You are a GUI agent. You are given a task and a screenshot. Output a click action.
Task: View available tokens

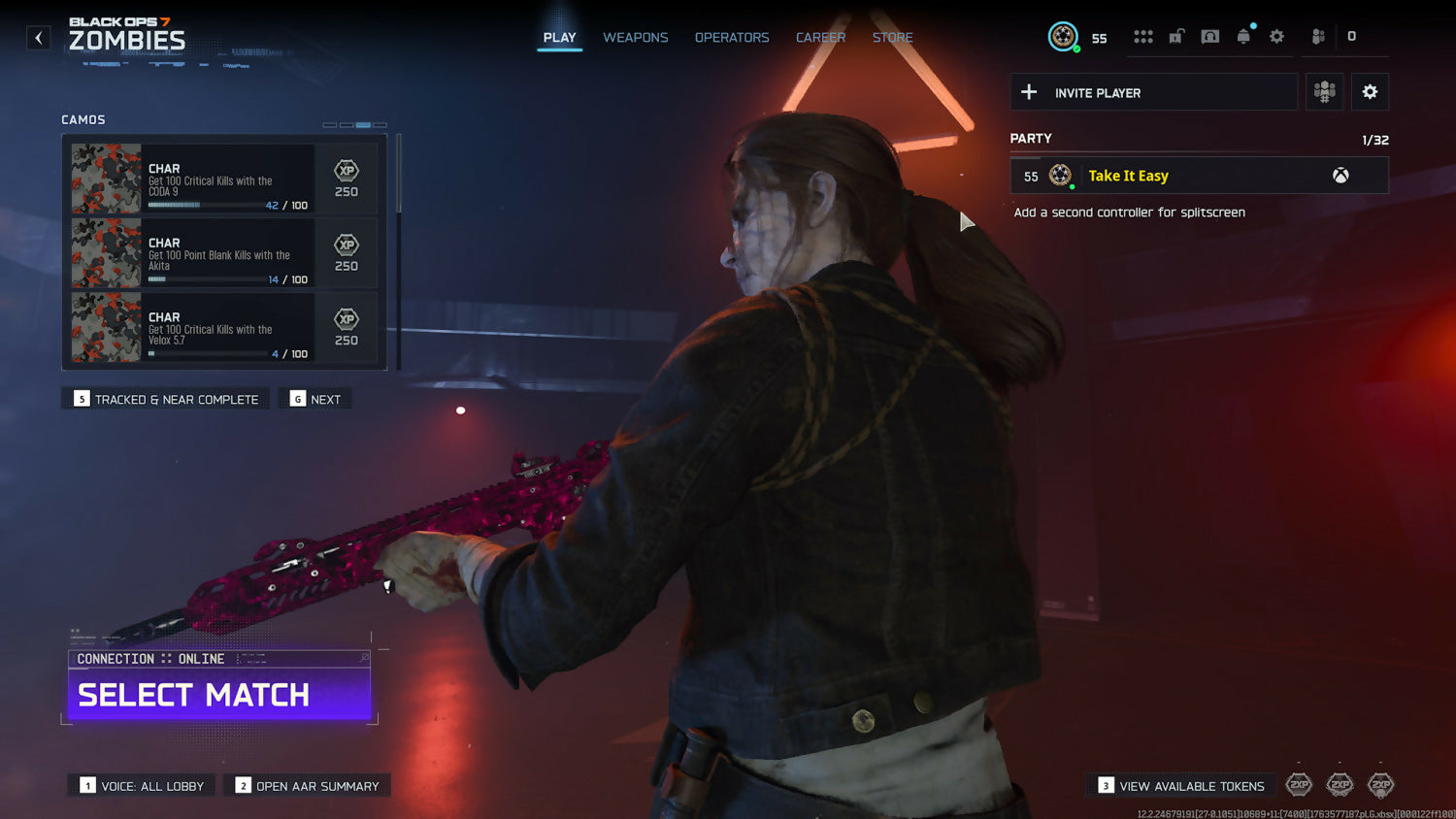[x=1181, y=786]
